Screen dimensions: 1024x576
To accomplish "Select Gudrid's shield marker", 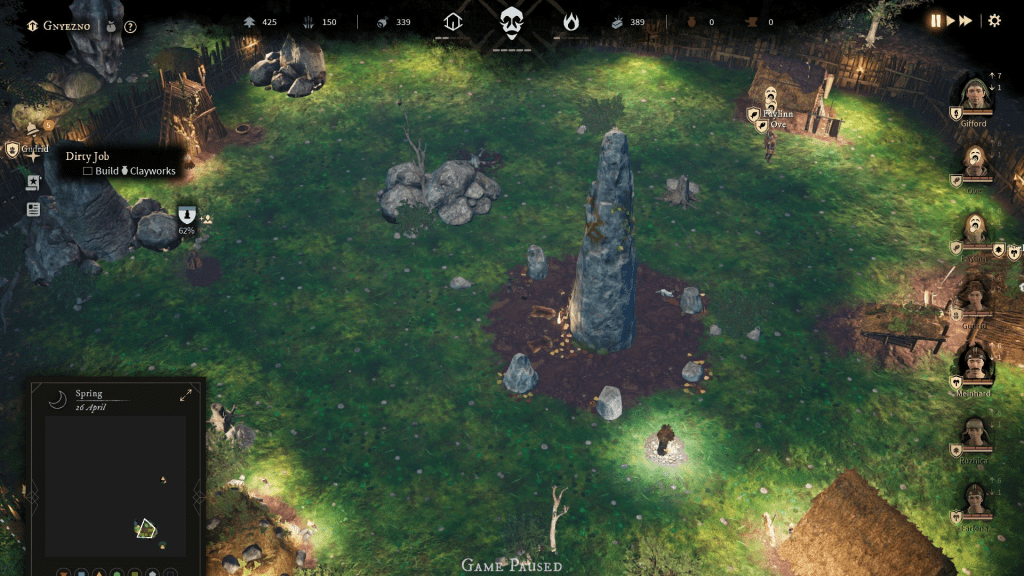I will point(12,150).
